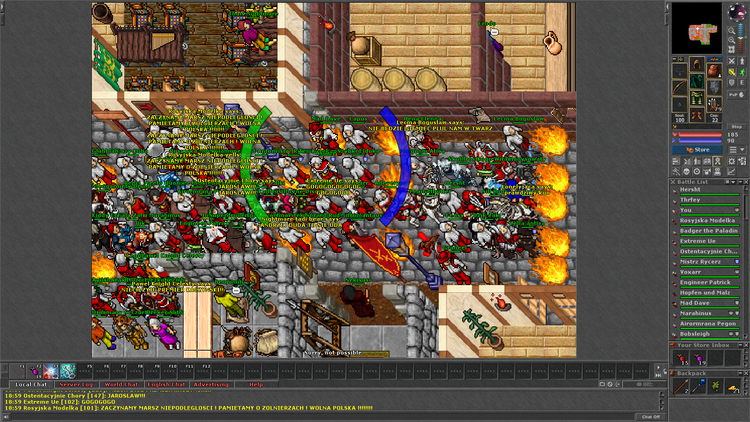Open the World Chat tab
The width and height of the screenshot is (750, 422).
coord(121,384)
